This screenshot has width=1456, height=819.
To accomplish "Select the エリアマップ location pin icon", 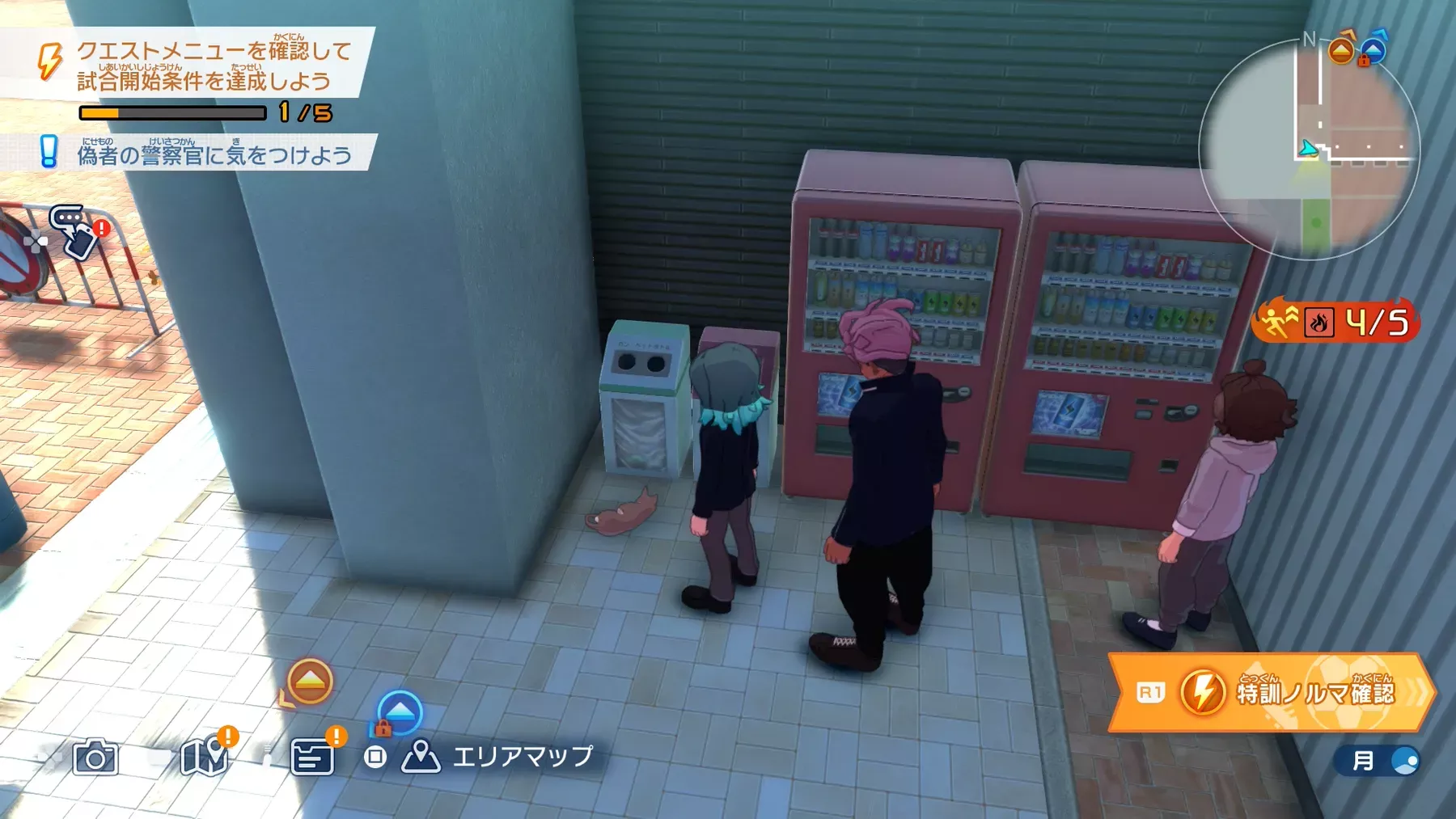I will click(x=423, y=756).
